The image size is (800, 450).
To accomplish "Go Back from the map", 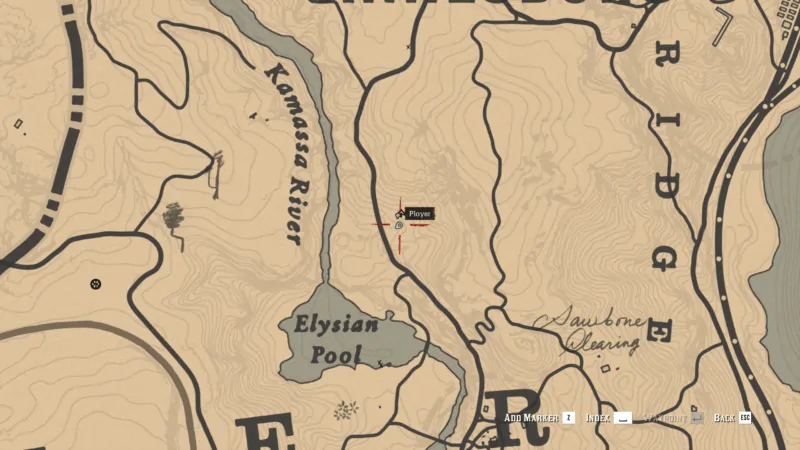I will [x=724, y=418].
